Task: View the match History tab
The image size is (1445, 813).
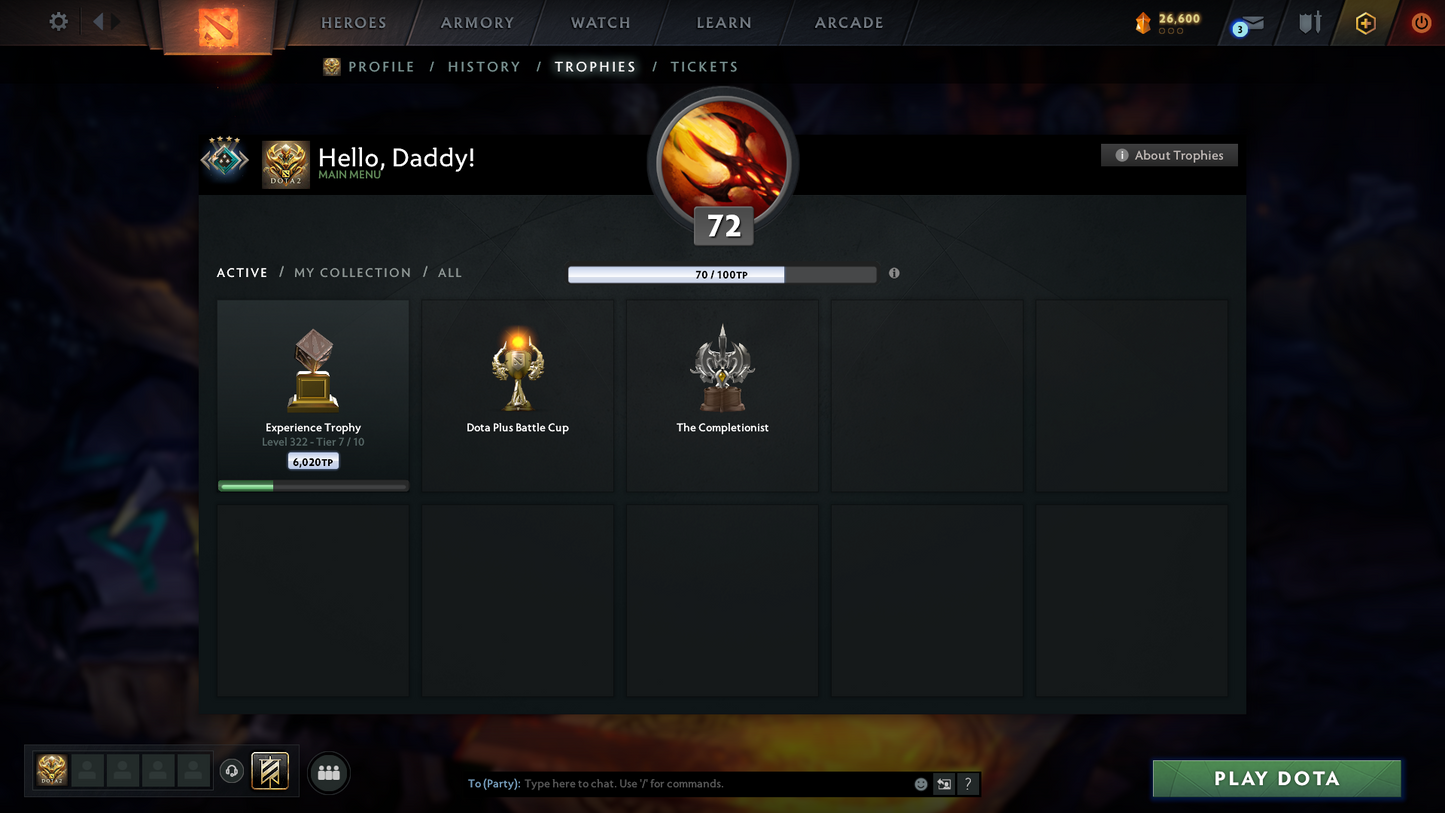Action: [x=484, y=67]
